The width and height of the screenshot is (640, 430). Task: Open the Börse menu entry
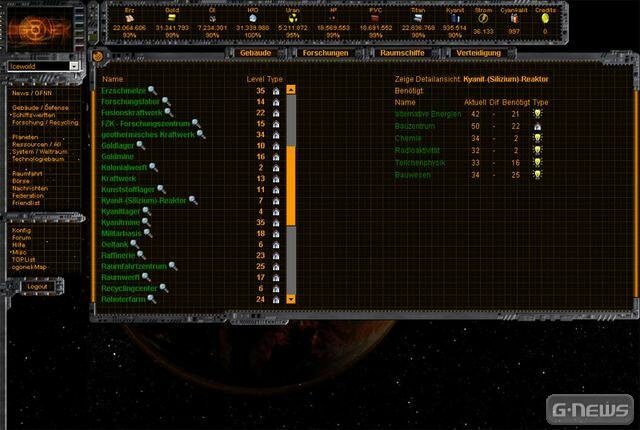pyautogui.click(x=23, y=180)
